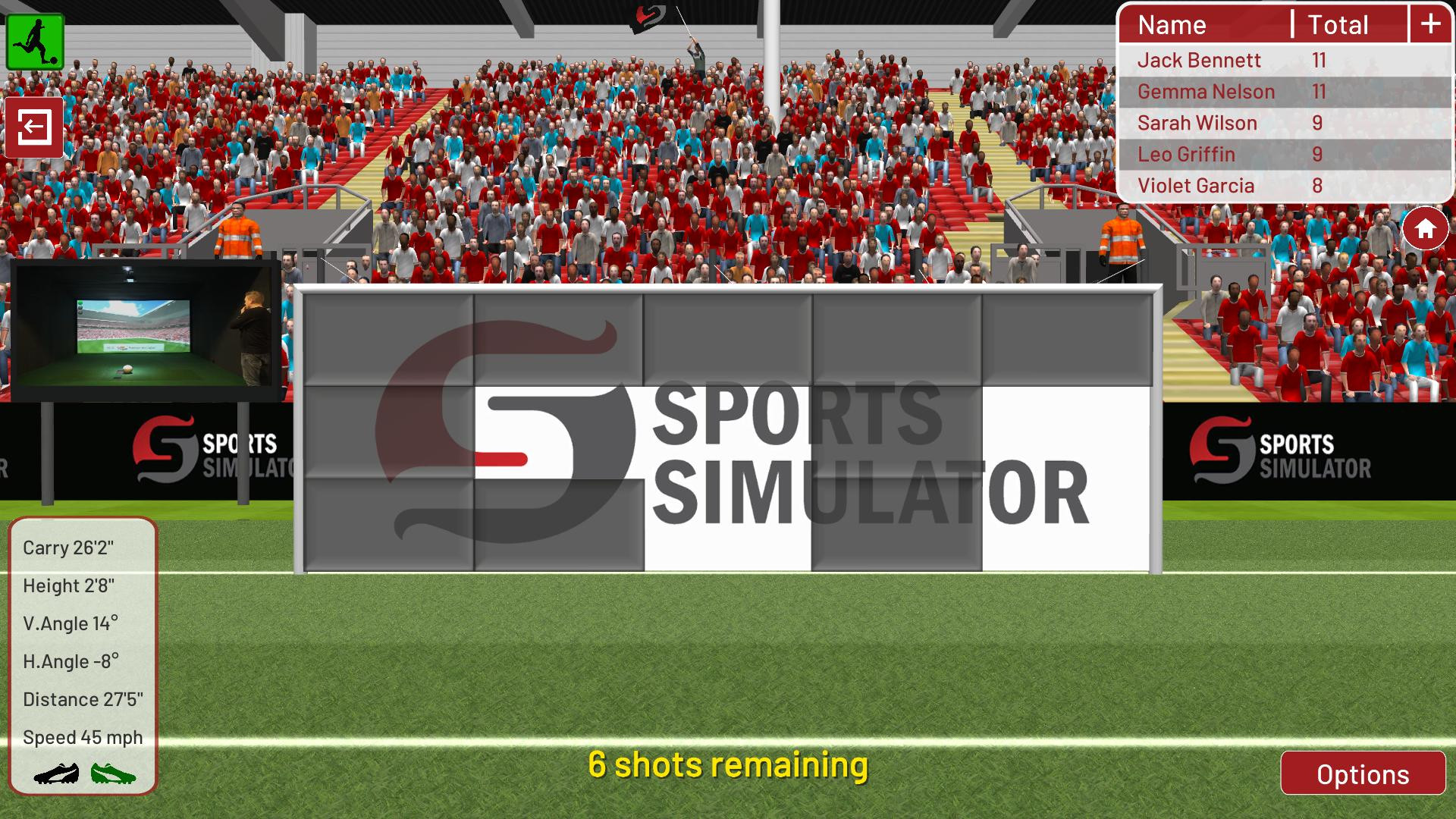Click the Total column header

(x=1337, y=25)
